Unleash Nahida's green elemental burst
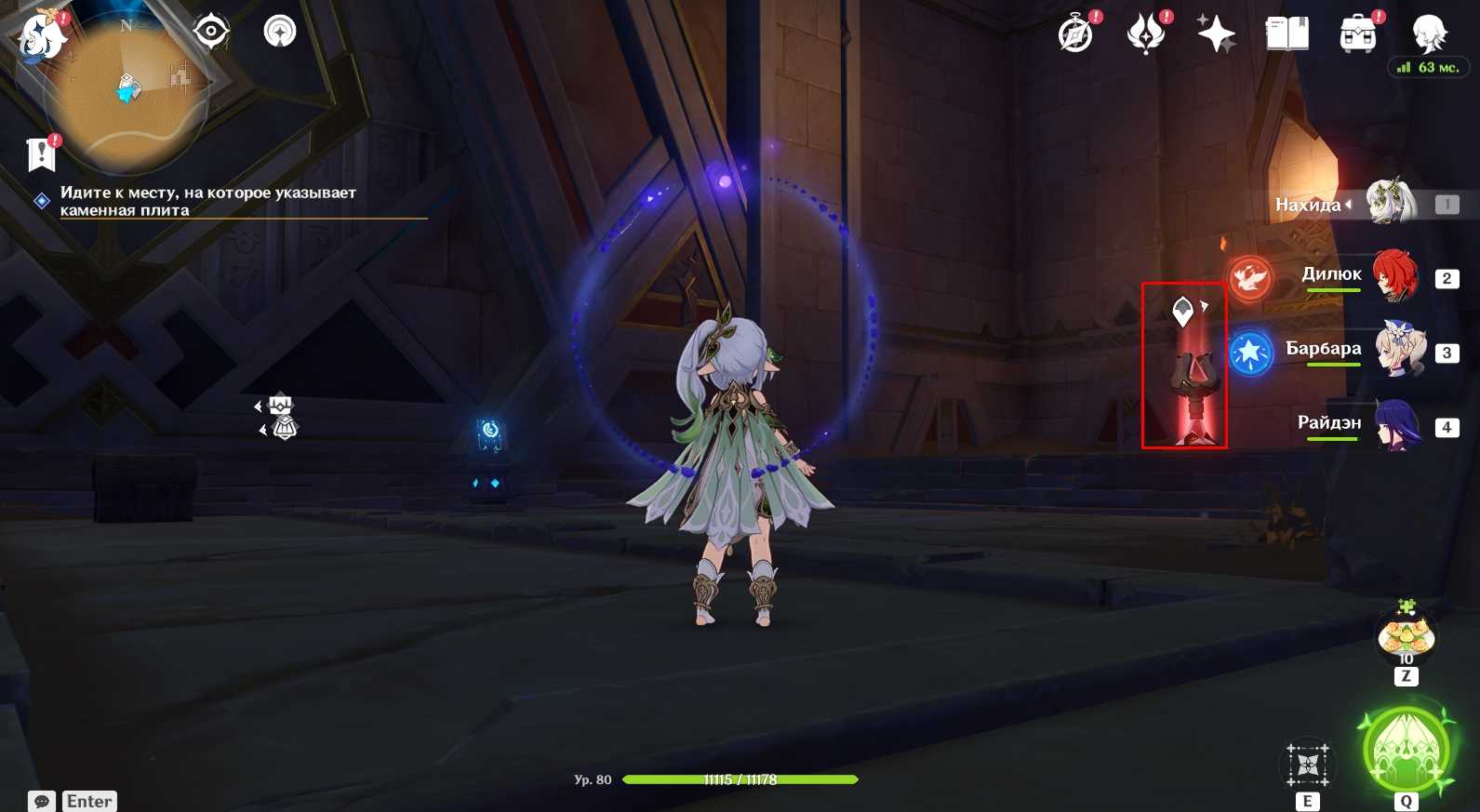This screenshot has height=812, width=1480. click(x=1406, y=750)
